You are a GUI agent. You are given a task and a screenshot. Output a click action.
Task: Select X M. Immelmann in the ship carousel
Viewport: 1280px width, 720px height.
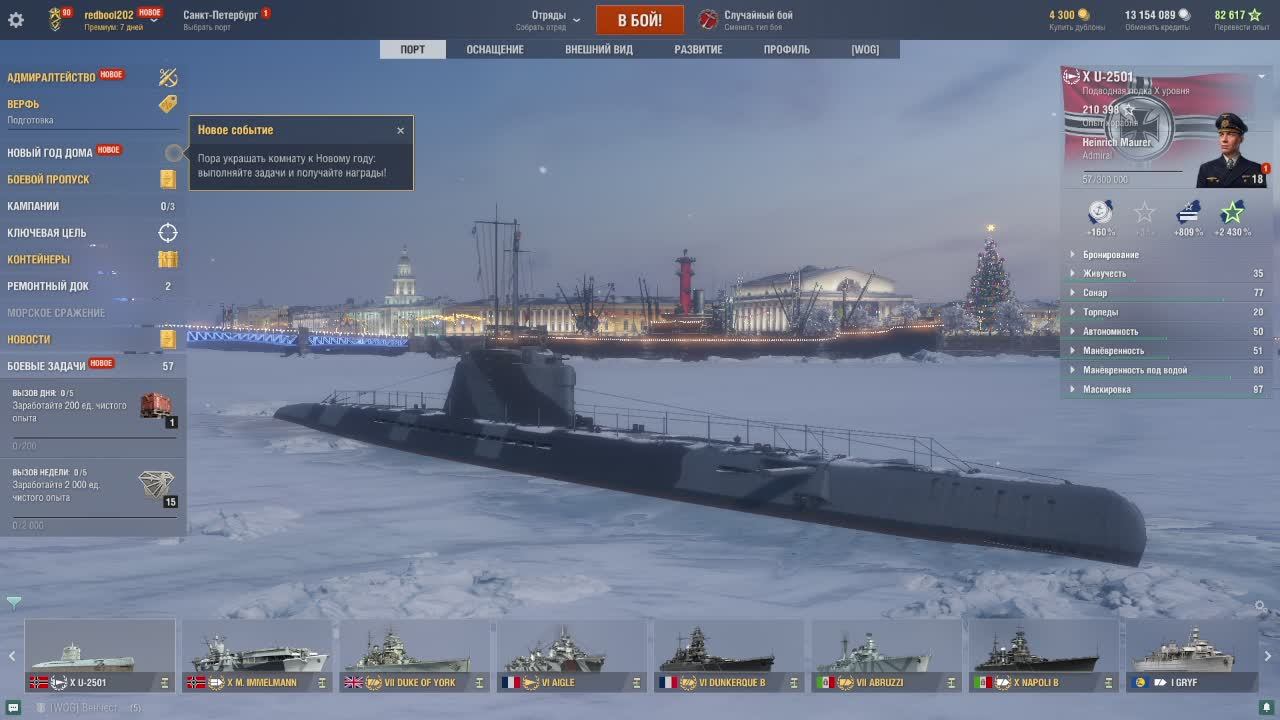(x=257, y=657)
